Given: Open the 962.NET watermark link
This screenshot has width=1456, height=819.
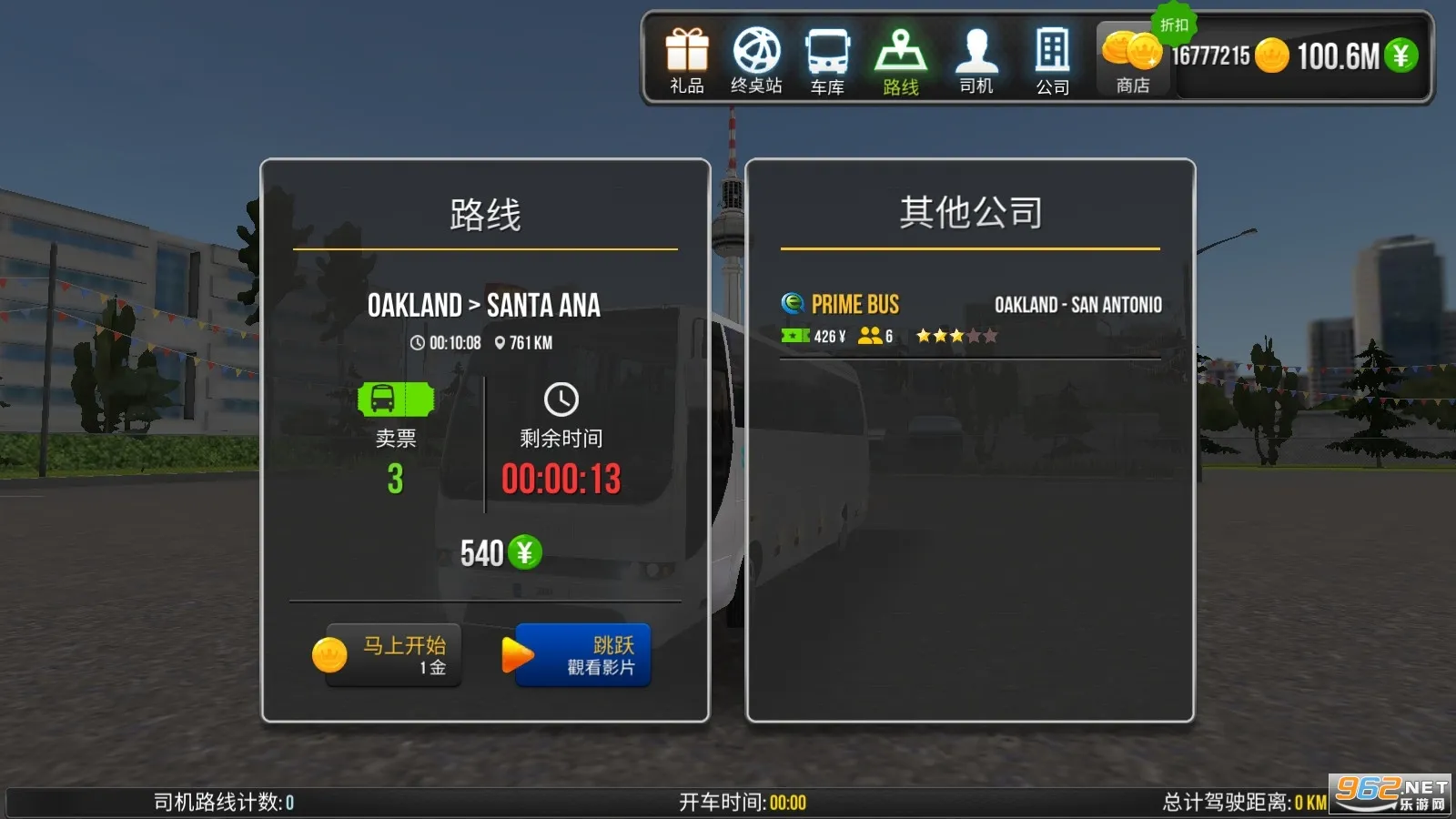Looking at the screenshot, I should pyautogui.click(x=1383, y=794).
